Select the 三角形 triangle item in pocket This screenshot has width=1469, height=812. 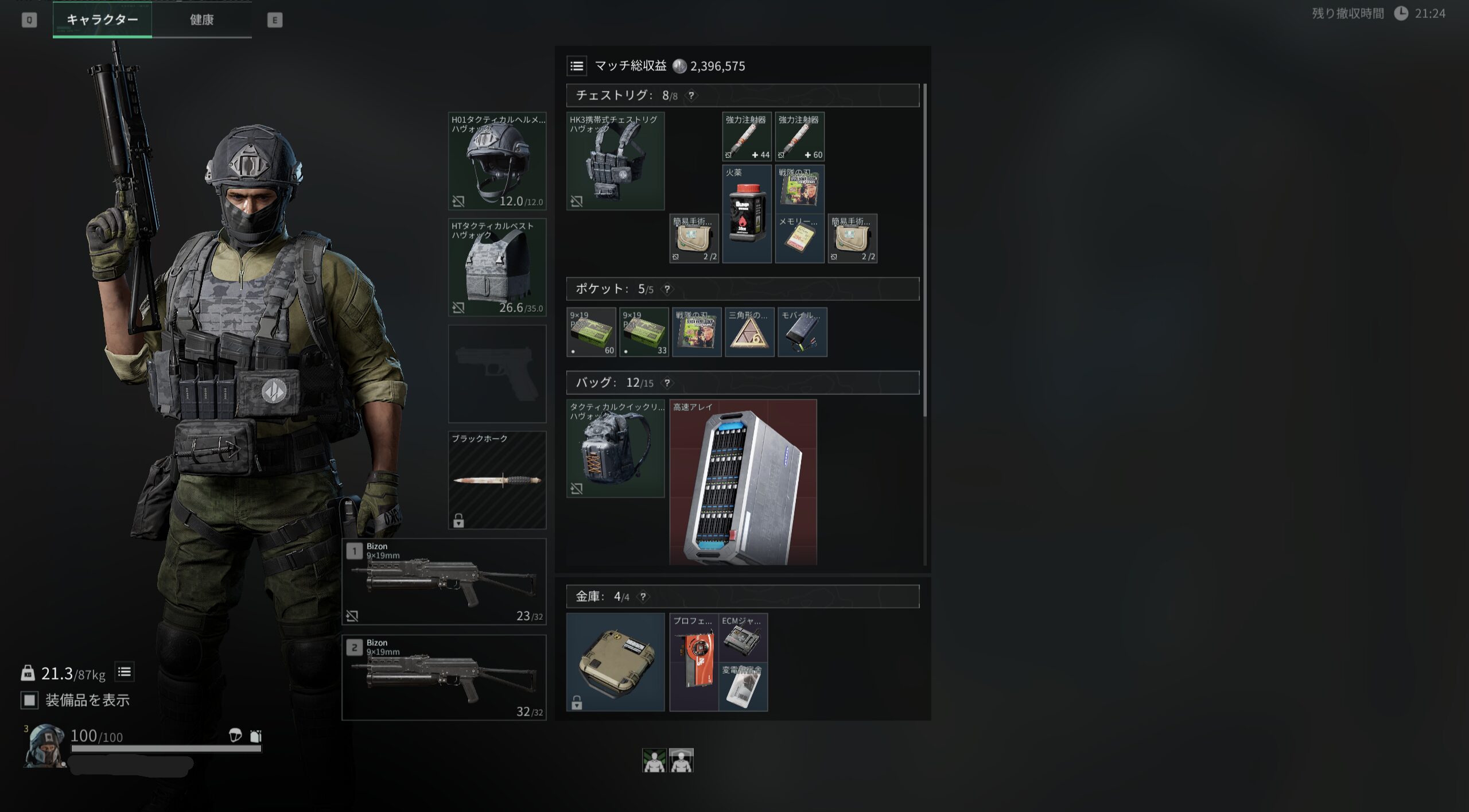click(x=749, y=332)
